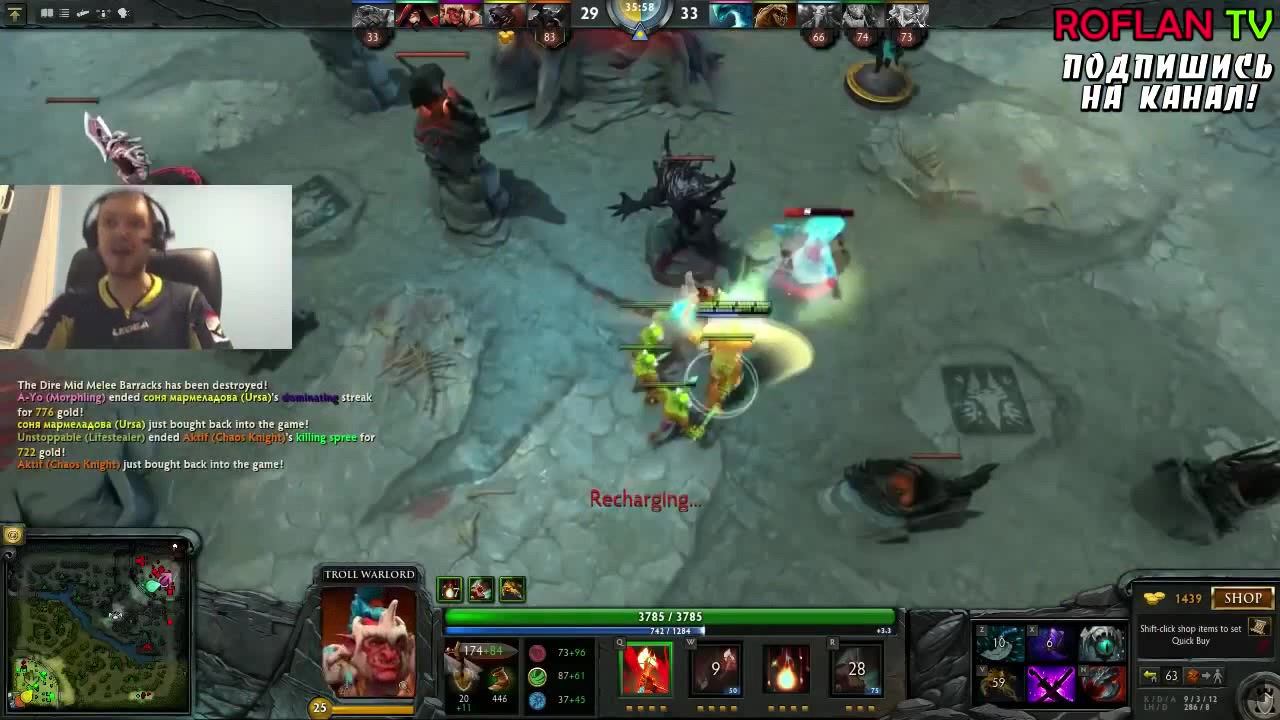1280x720 pixels.
Task: Use the Skadi eye item slot
Action: click(x=1101, y=643)
